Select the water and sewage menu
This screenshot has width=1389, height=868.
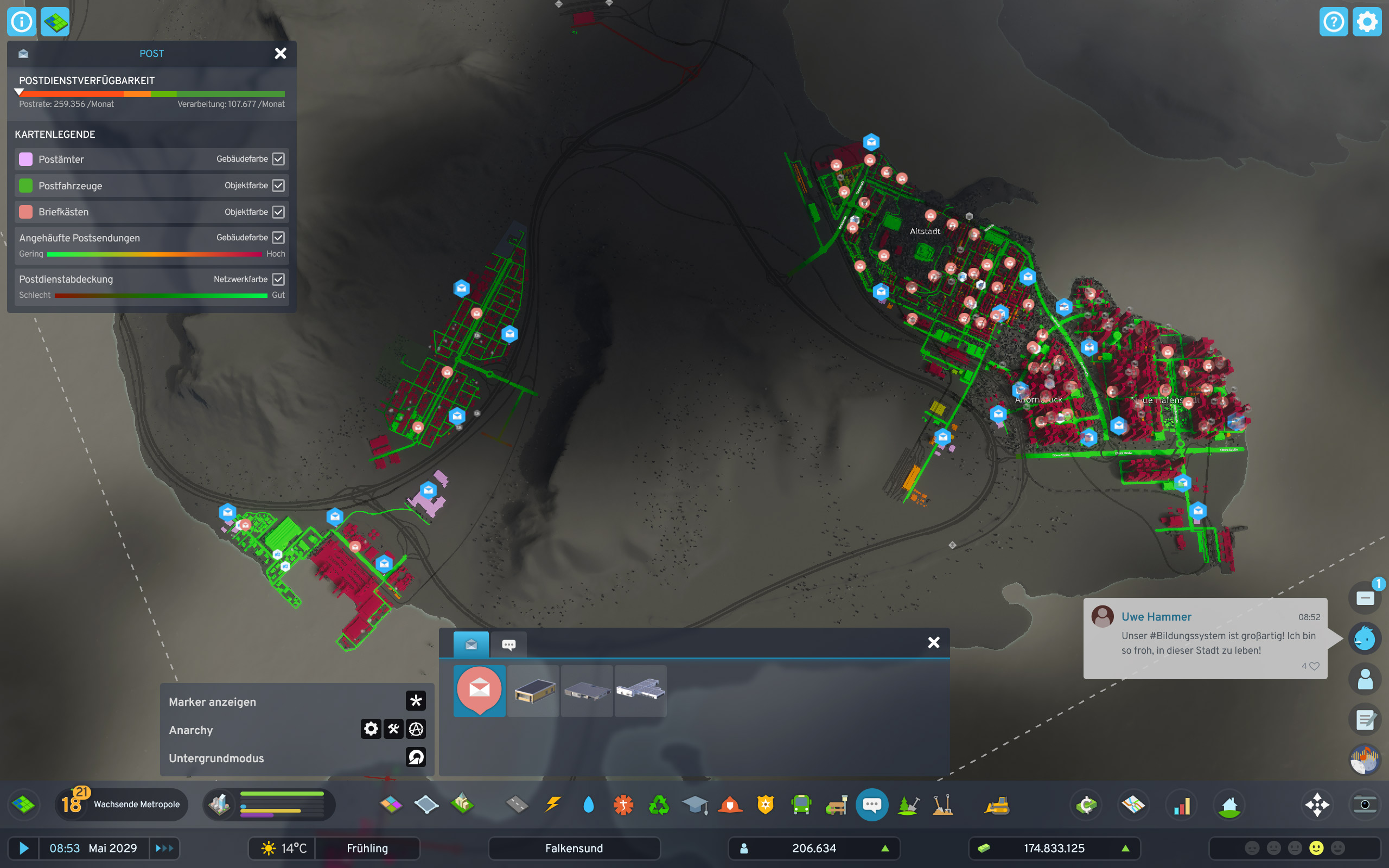(x=588, y=805)
